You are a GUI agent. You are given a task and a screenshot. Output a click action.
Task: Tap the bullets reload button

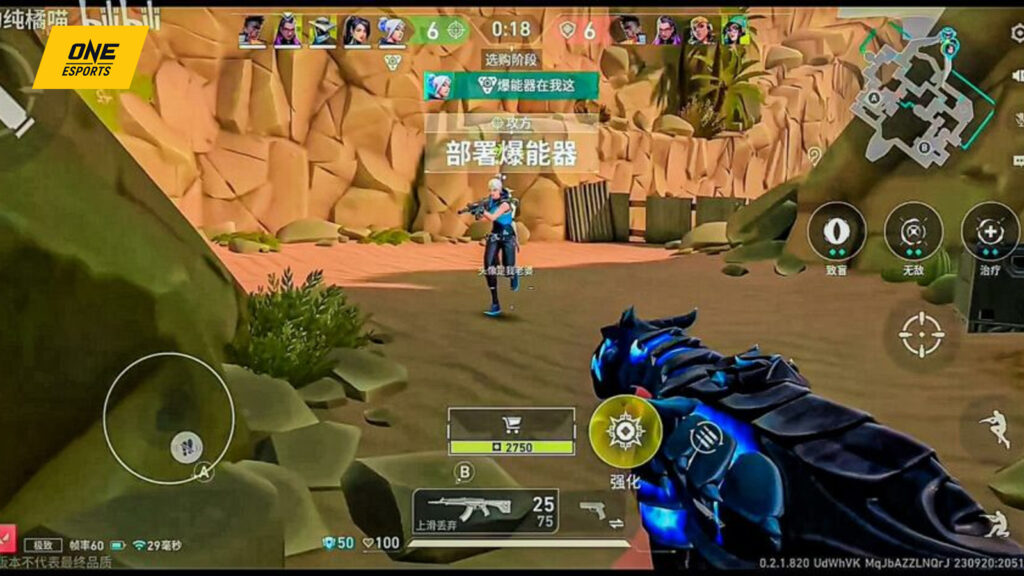point(705,438)
